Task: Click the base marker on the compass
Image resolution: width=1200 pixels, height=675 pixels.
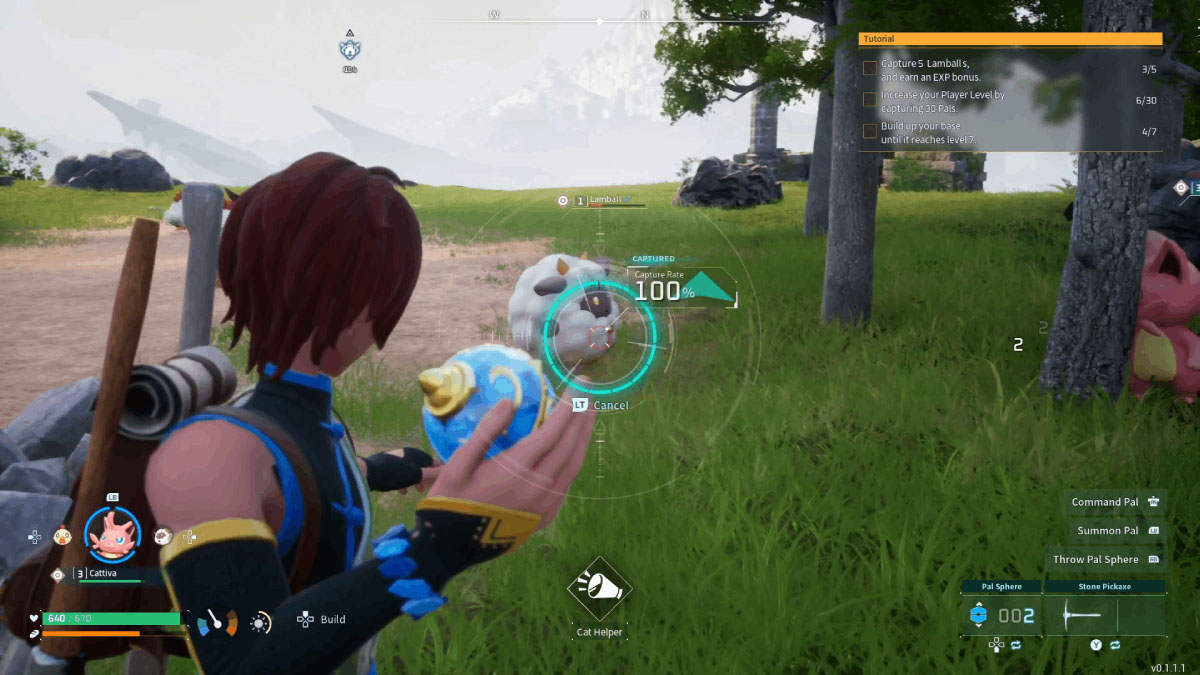Action: point(350,49)
